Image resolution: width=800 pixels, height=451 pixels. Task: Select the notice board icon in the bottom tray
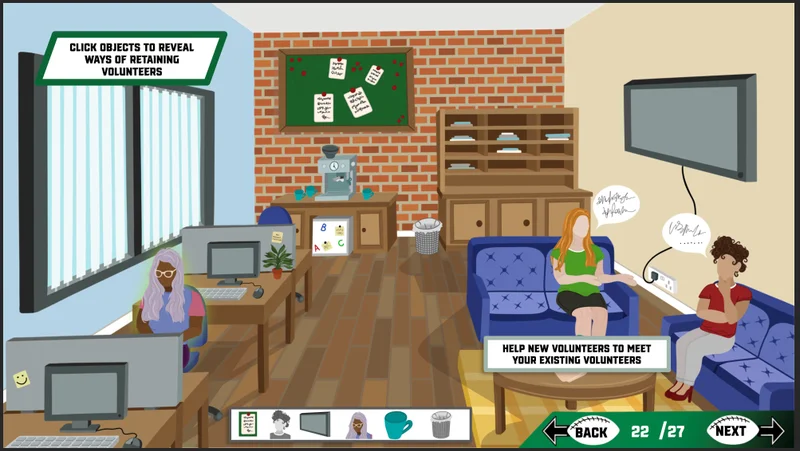point(249,425)
